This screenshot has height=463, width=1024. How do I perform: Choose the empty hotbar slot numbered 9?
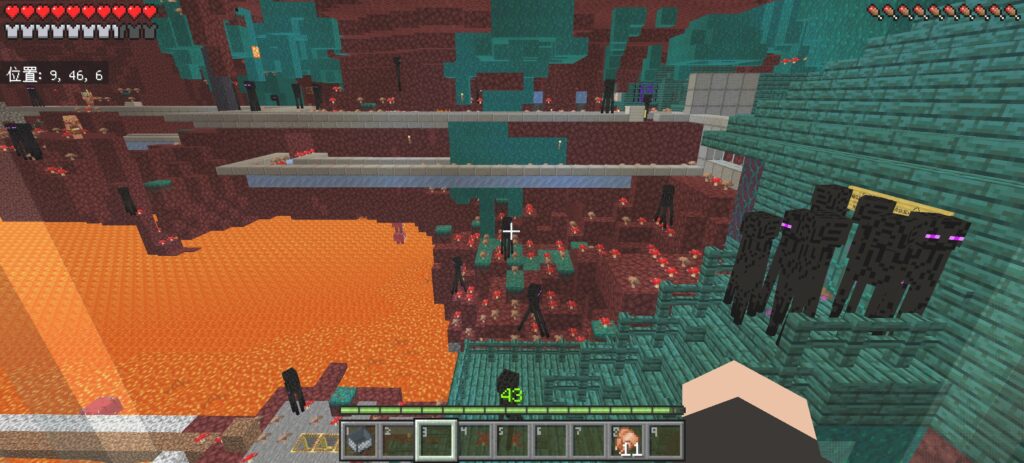tap(665, 440)
